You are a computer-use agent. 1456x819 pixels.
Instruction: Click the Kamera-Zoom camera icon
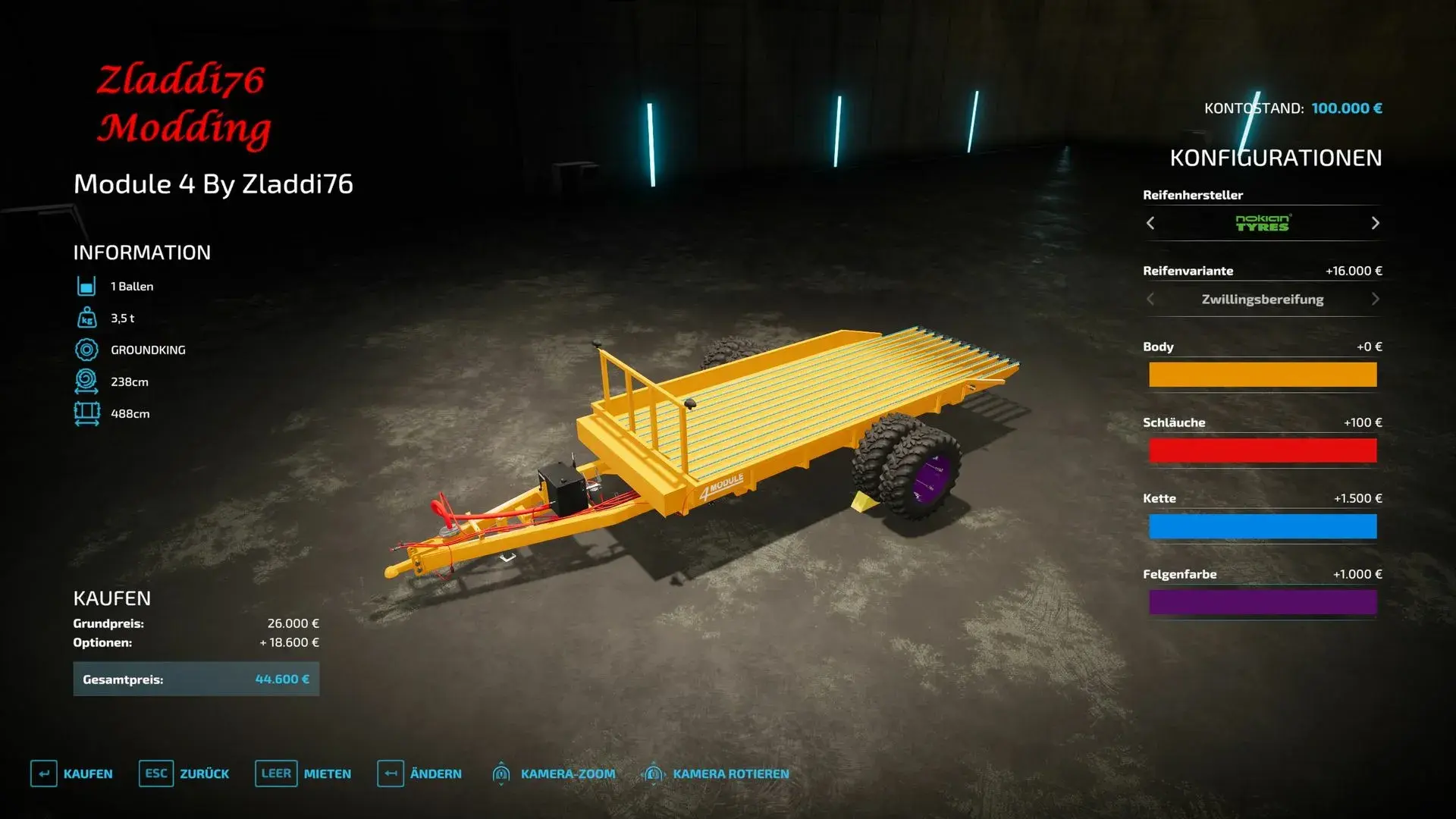click(x=501, y=773)
